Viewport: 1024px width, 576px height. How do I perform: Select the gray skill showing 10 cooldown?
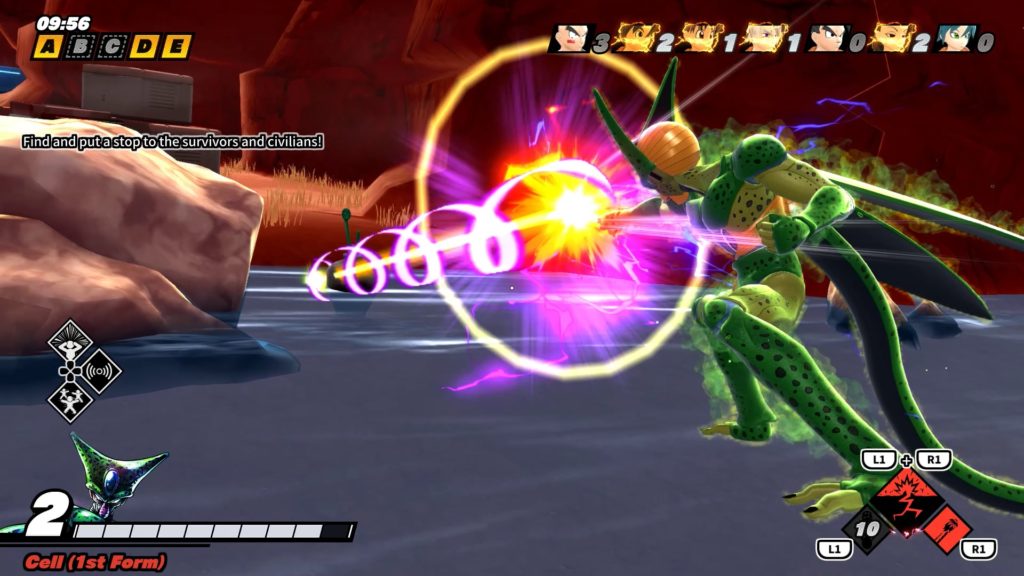point(870,526)
